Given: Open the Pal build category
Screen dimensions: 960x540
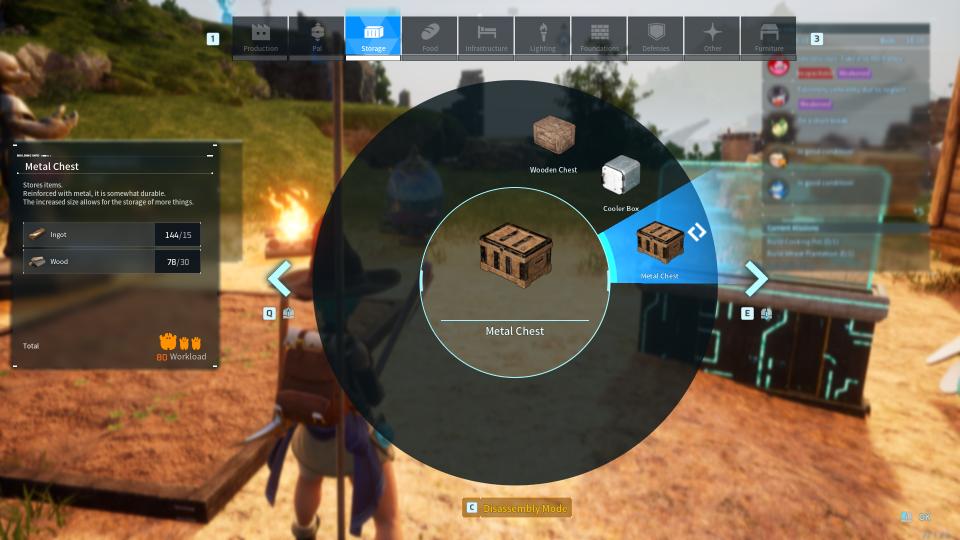Looking at the screenshot, I should click(x=317, y=37).
